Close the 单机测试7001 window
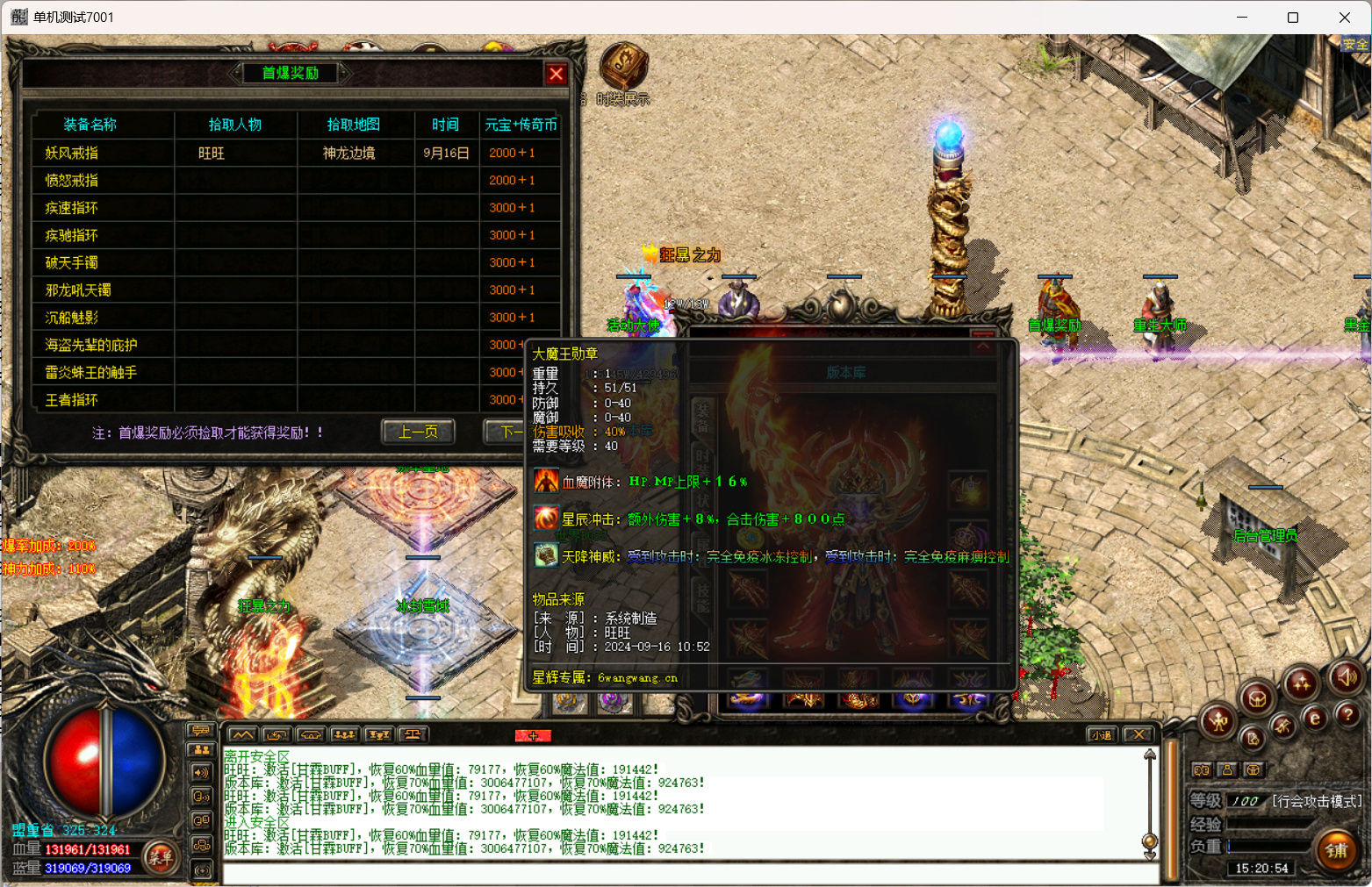Screen dimensions: 1372x887 [1344, 18]
